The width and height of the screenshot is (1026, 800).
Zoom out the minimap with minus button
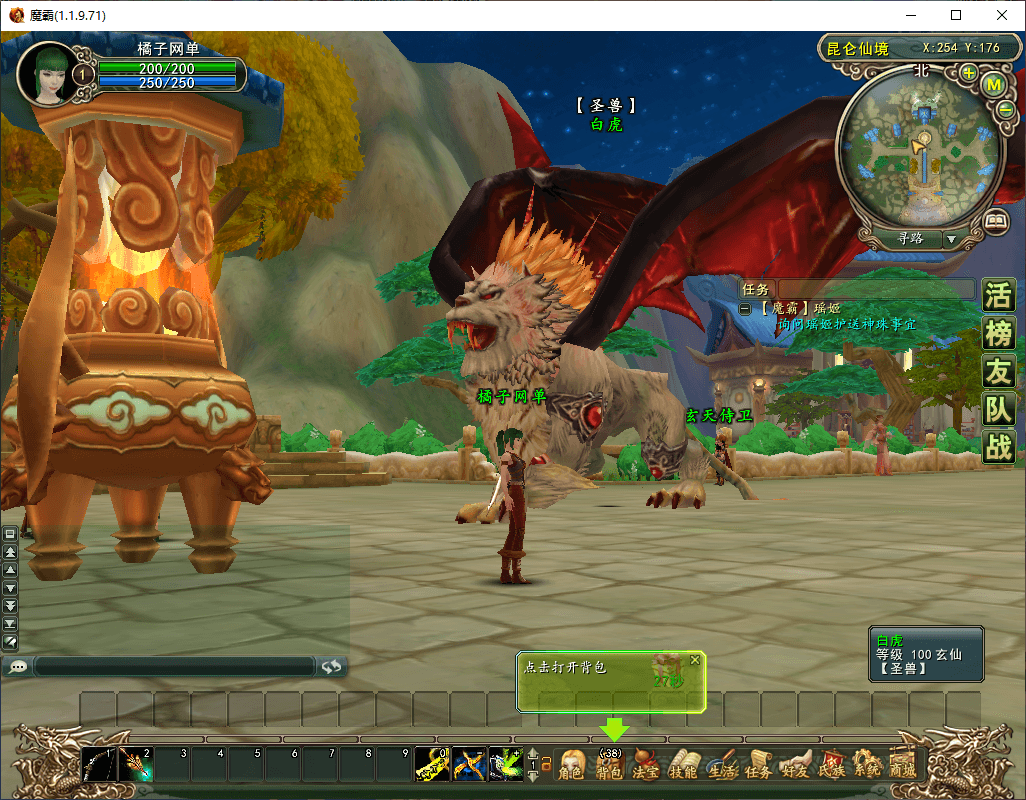coord(1005,109)
